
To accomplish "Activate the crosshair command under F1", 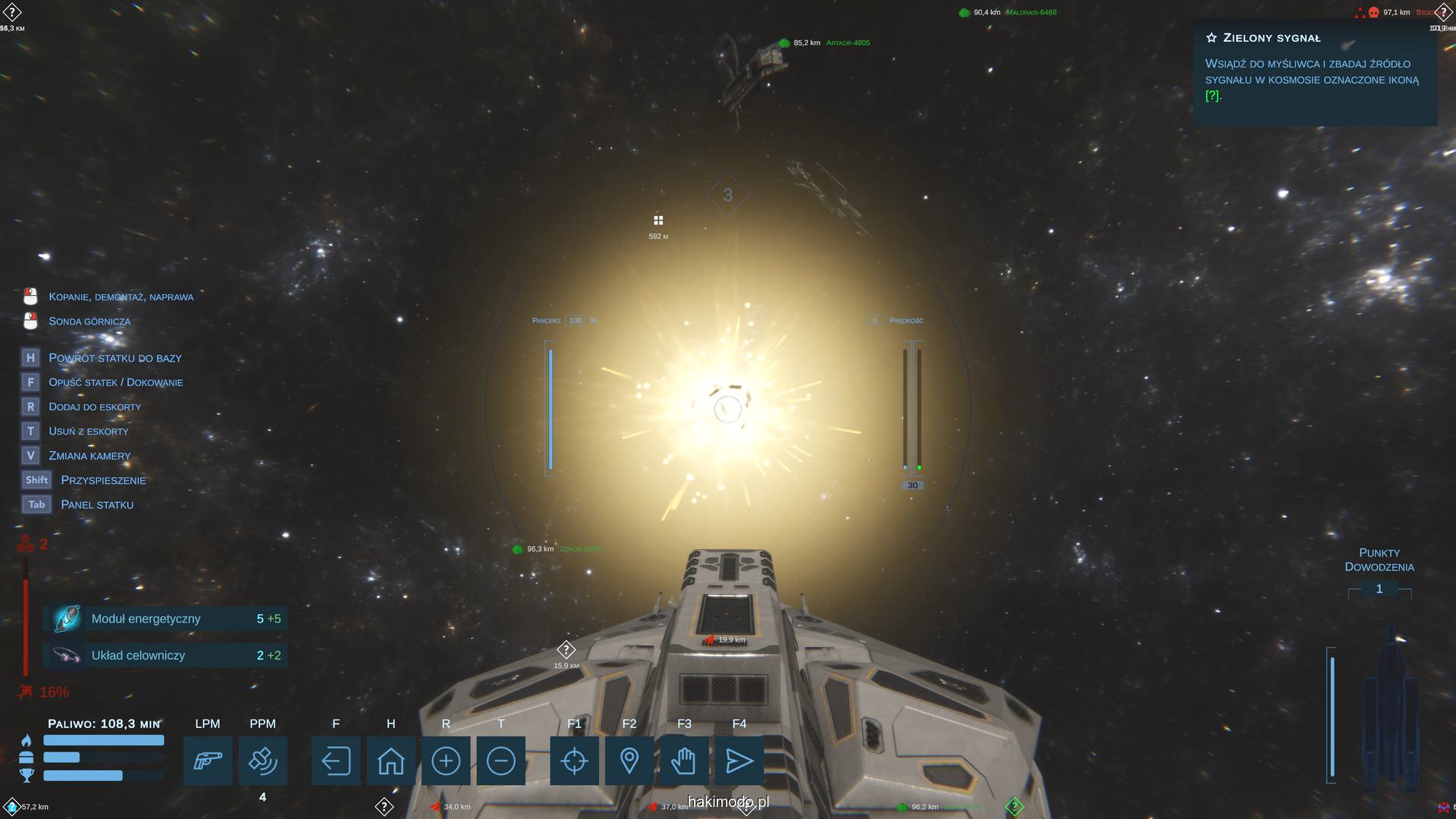I will pos(574,761).
